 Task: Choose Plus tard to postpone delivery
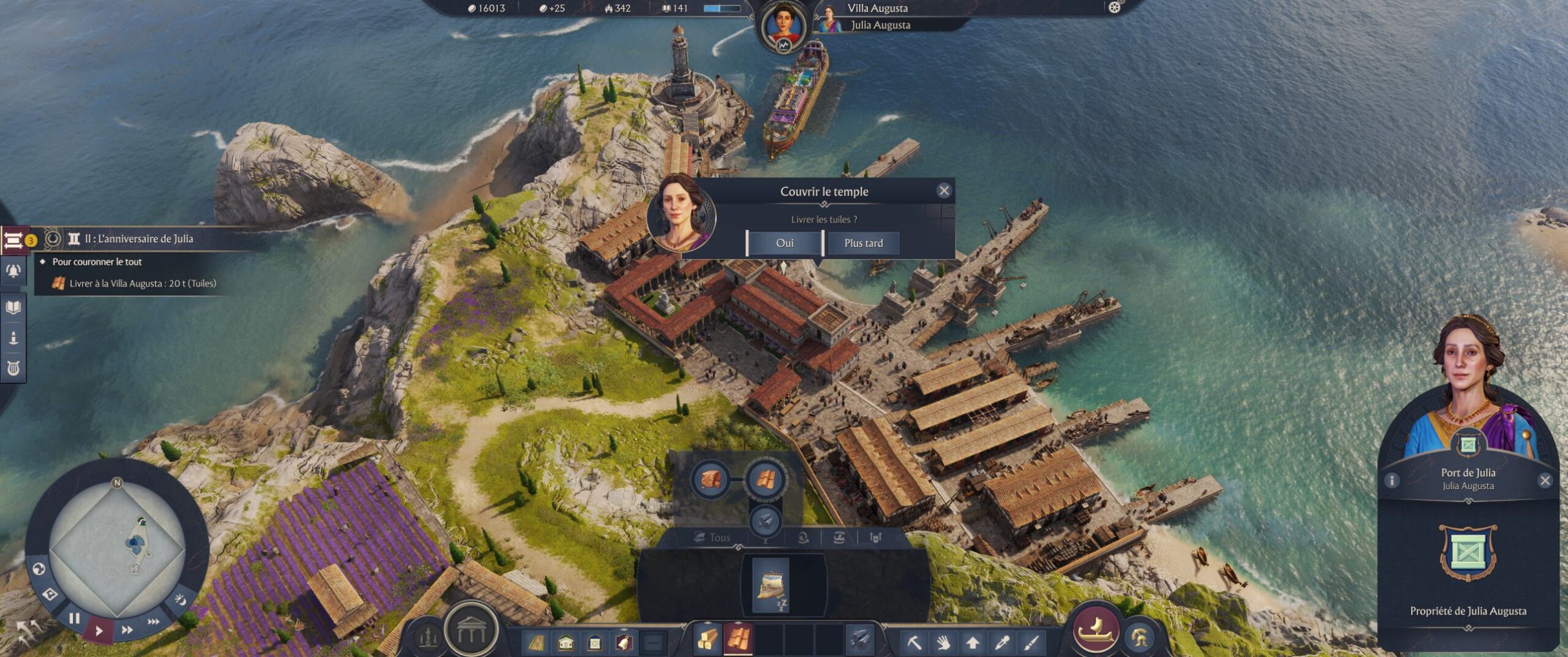pos(863,243)
